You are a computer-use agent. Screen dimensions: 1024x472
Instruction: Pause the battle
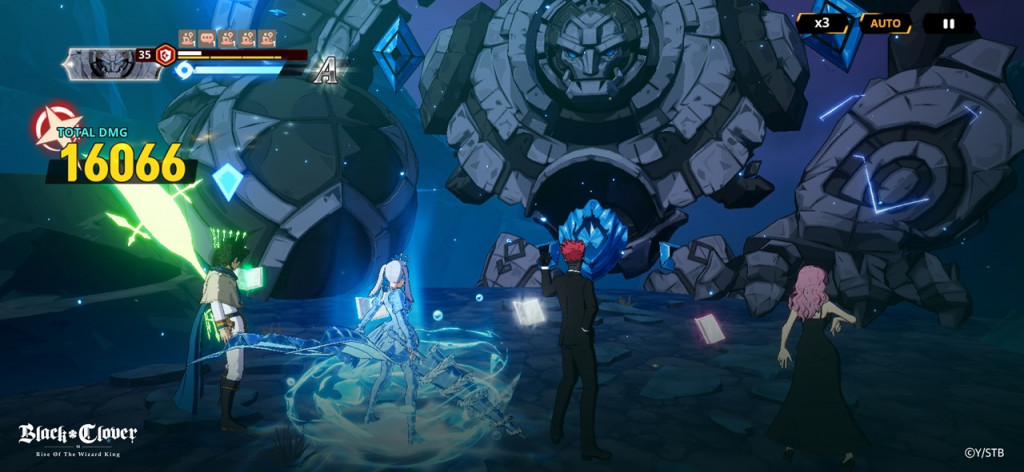pyautogui.click(x=948, y=23)
